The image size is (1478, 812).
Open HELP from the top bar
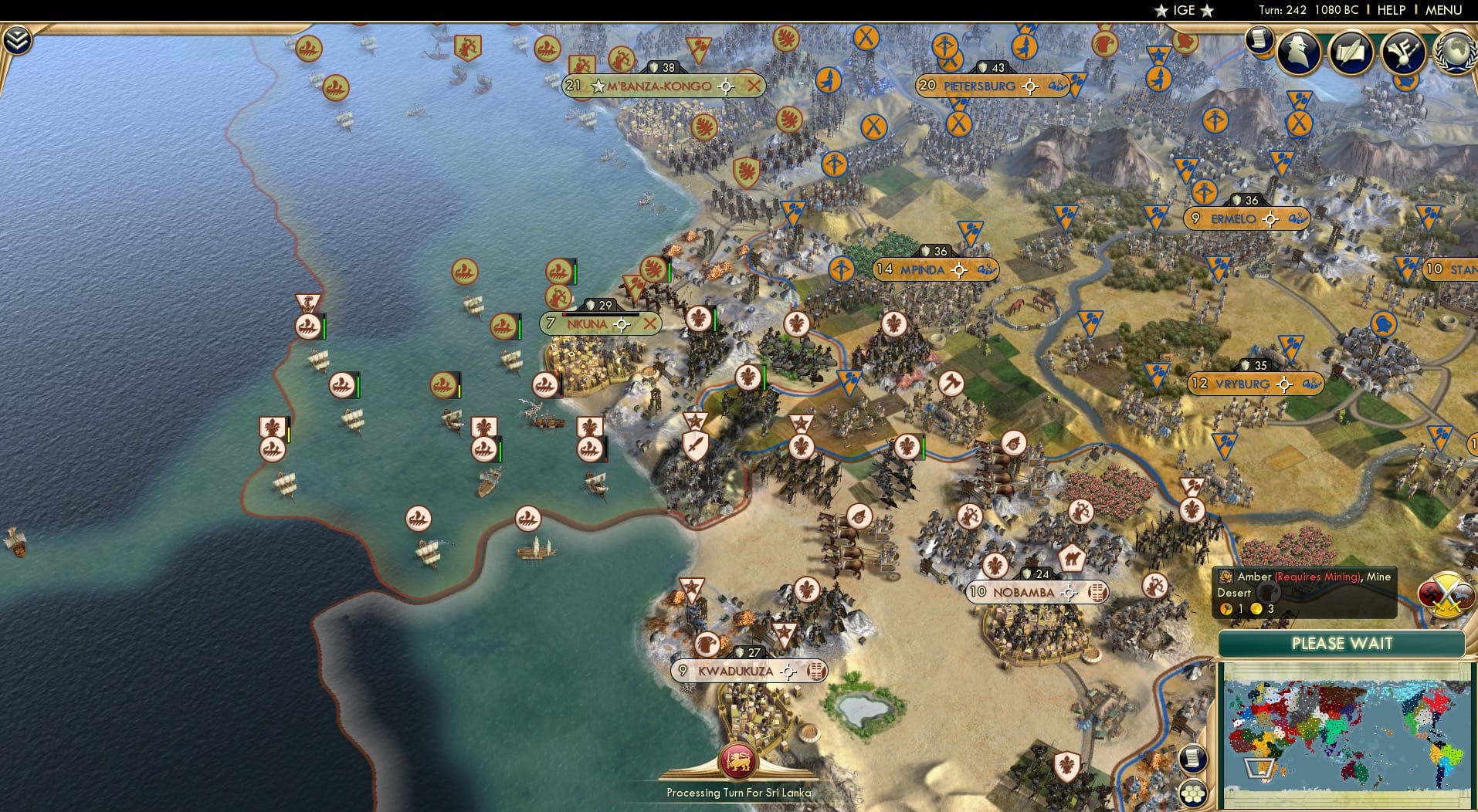1391,10
